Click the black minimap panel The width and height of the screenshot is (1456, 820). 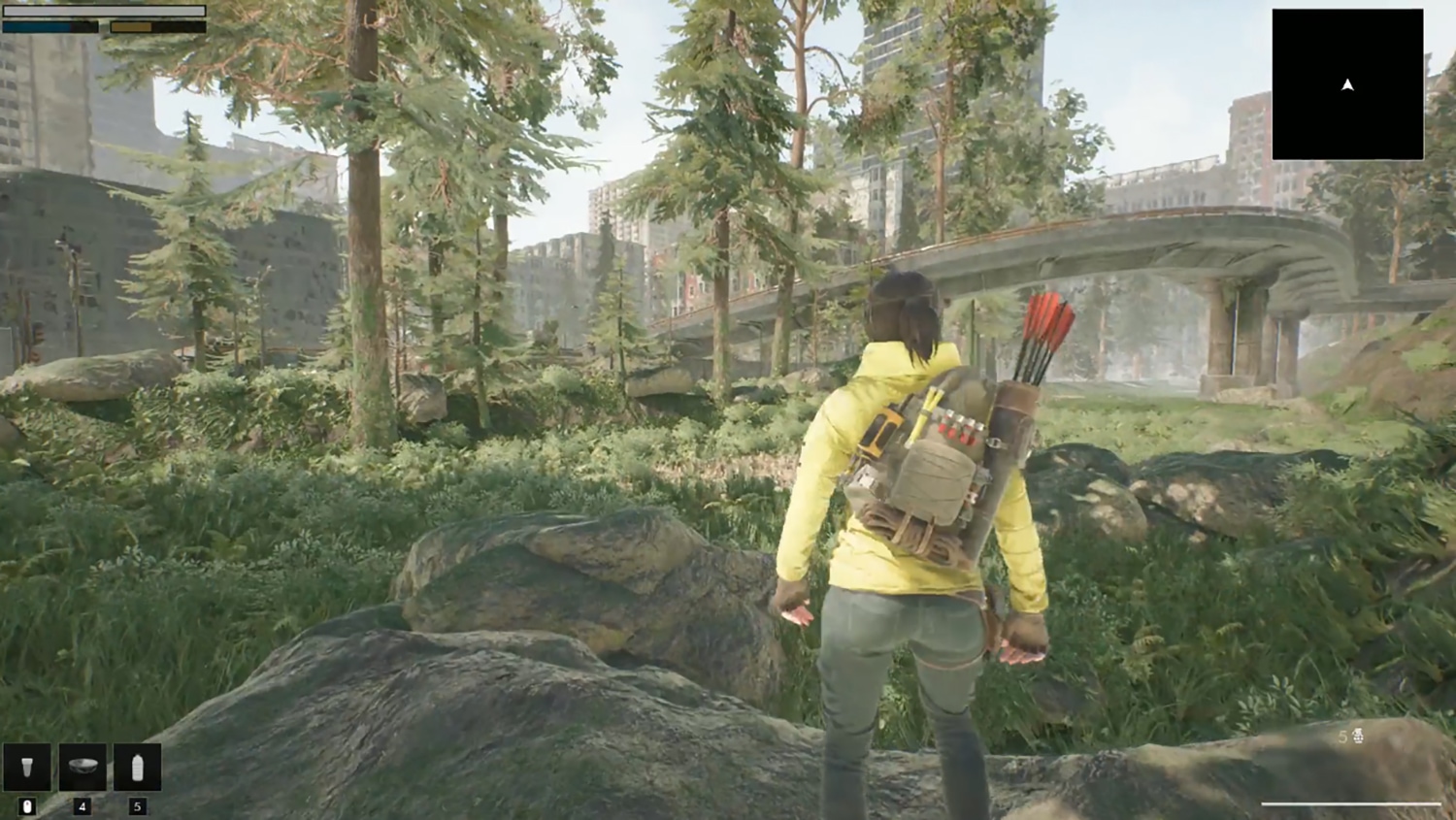click(1347, 84)
